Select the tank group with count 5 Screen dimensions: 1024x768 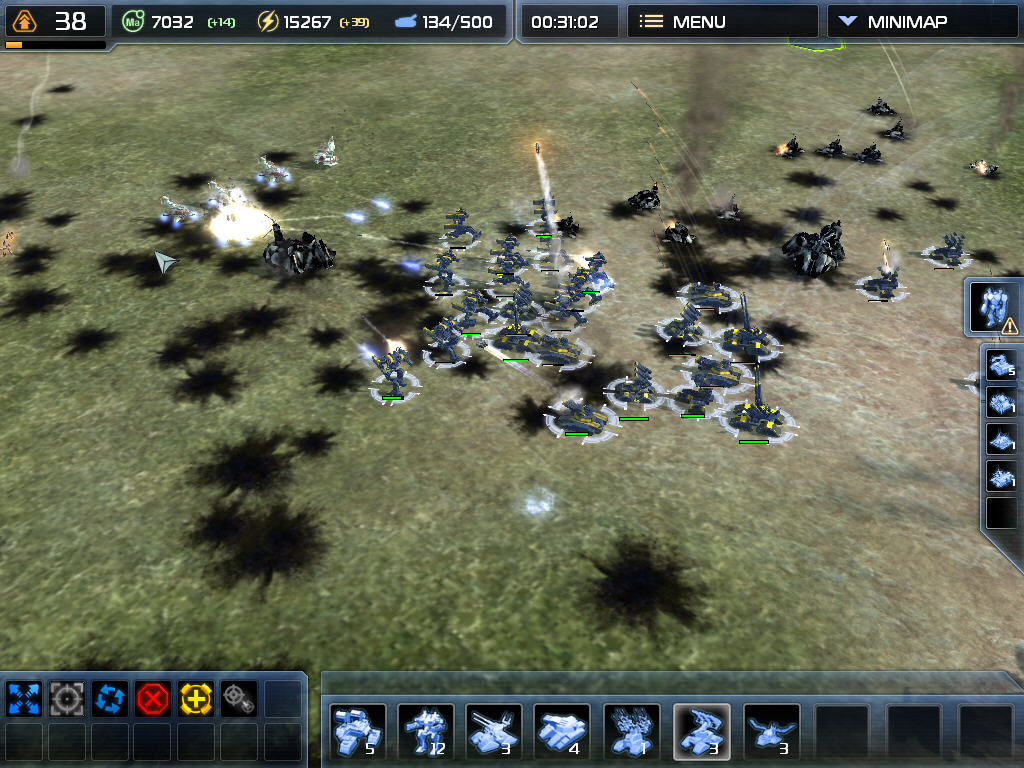[357, 732]
